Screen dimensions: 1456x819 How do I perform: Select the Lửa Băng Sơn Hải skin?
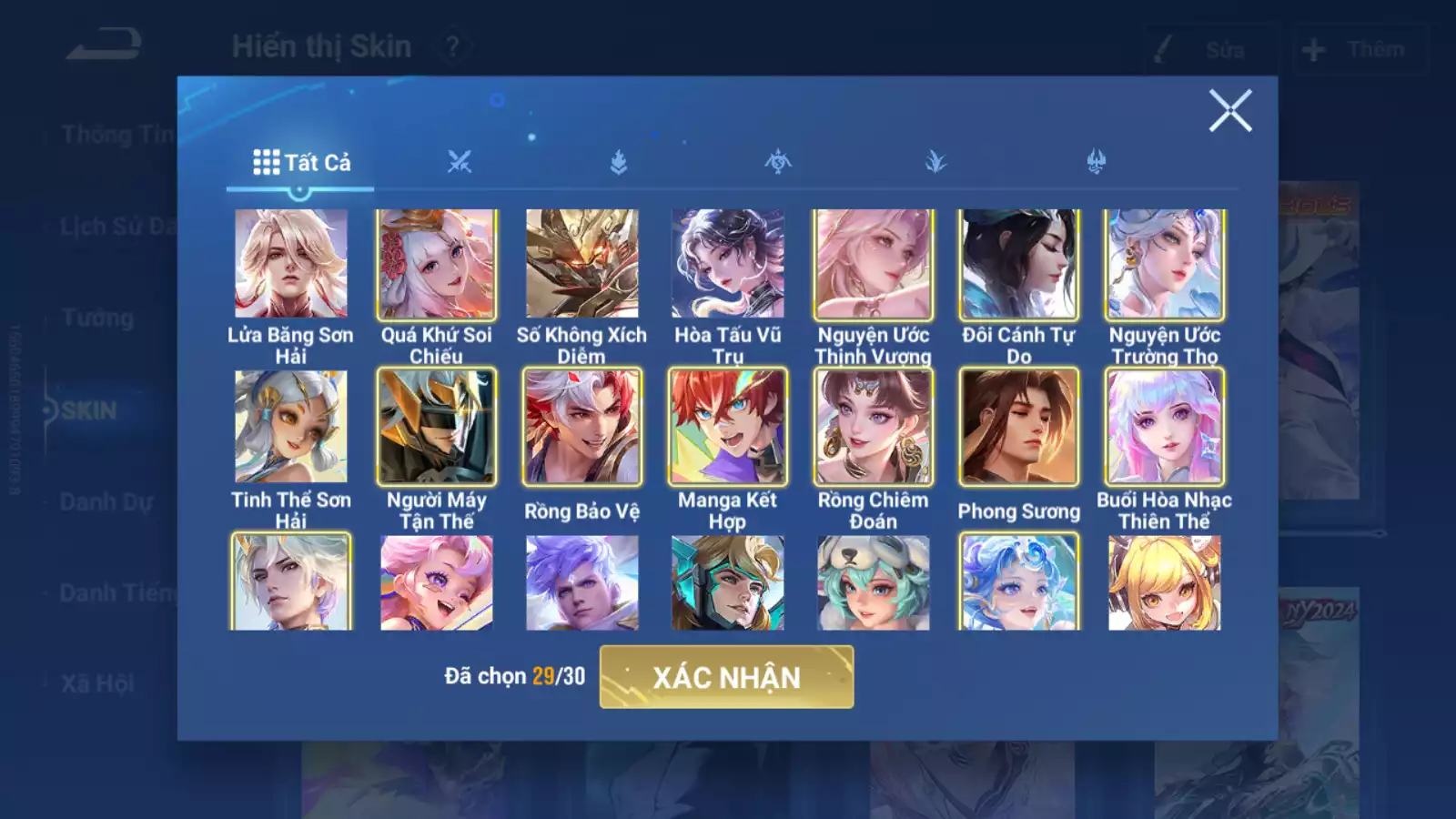pyautogui.click(x=291, y=264)
